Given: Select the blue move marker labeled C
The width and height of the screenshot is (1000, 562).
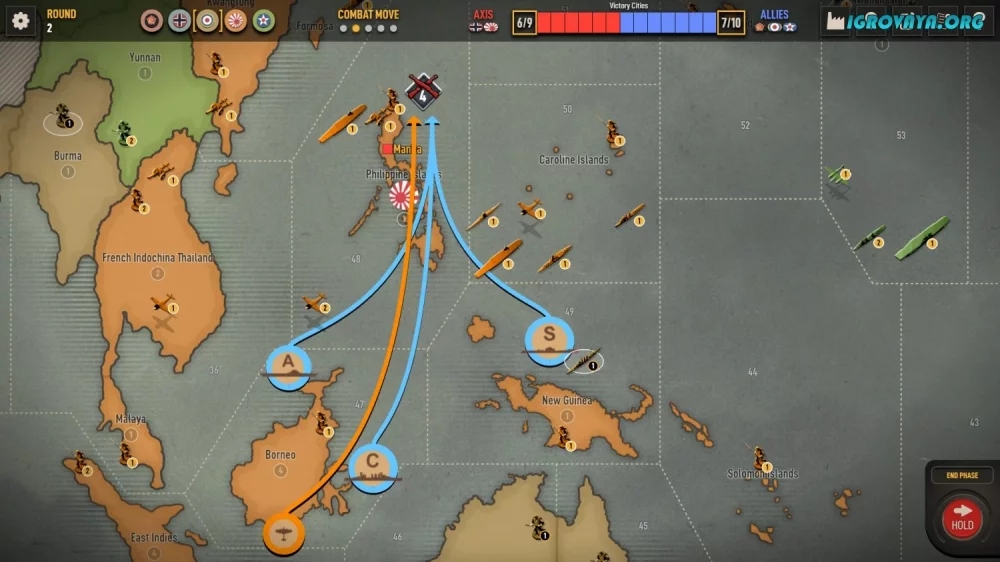Looking at the screenshot, I should 373,467.
